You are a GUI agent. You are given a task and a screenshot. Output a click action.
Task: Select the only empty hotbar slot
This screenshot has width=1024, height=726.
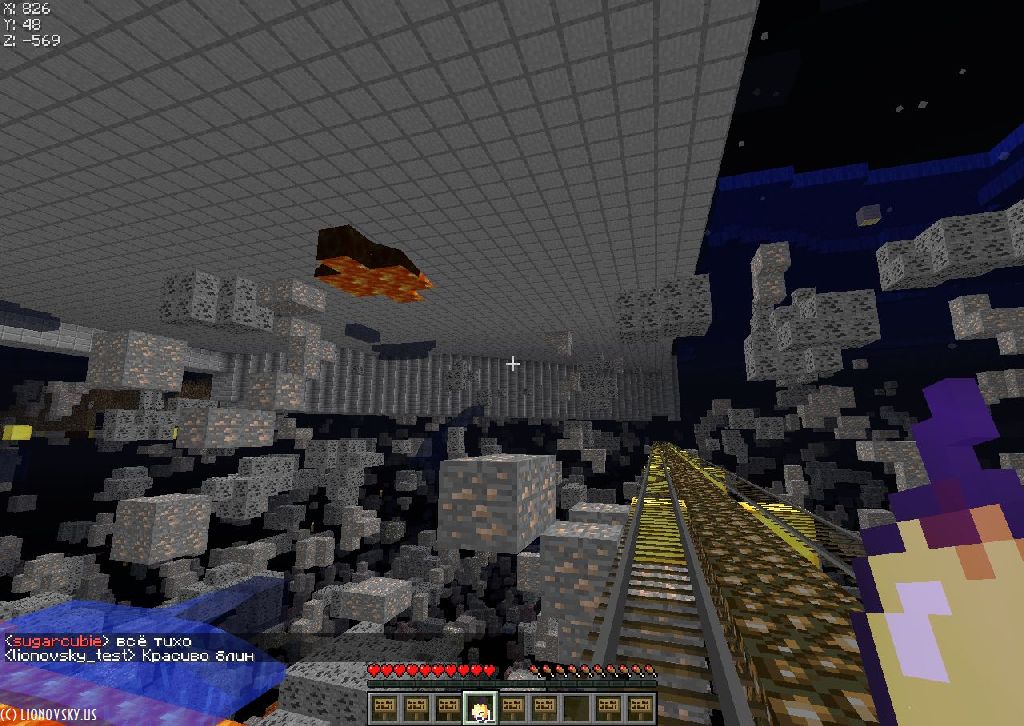click(577, 709)
